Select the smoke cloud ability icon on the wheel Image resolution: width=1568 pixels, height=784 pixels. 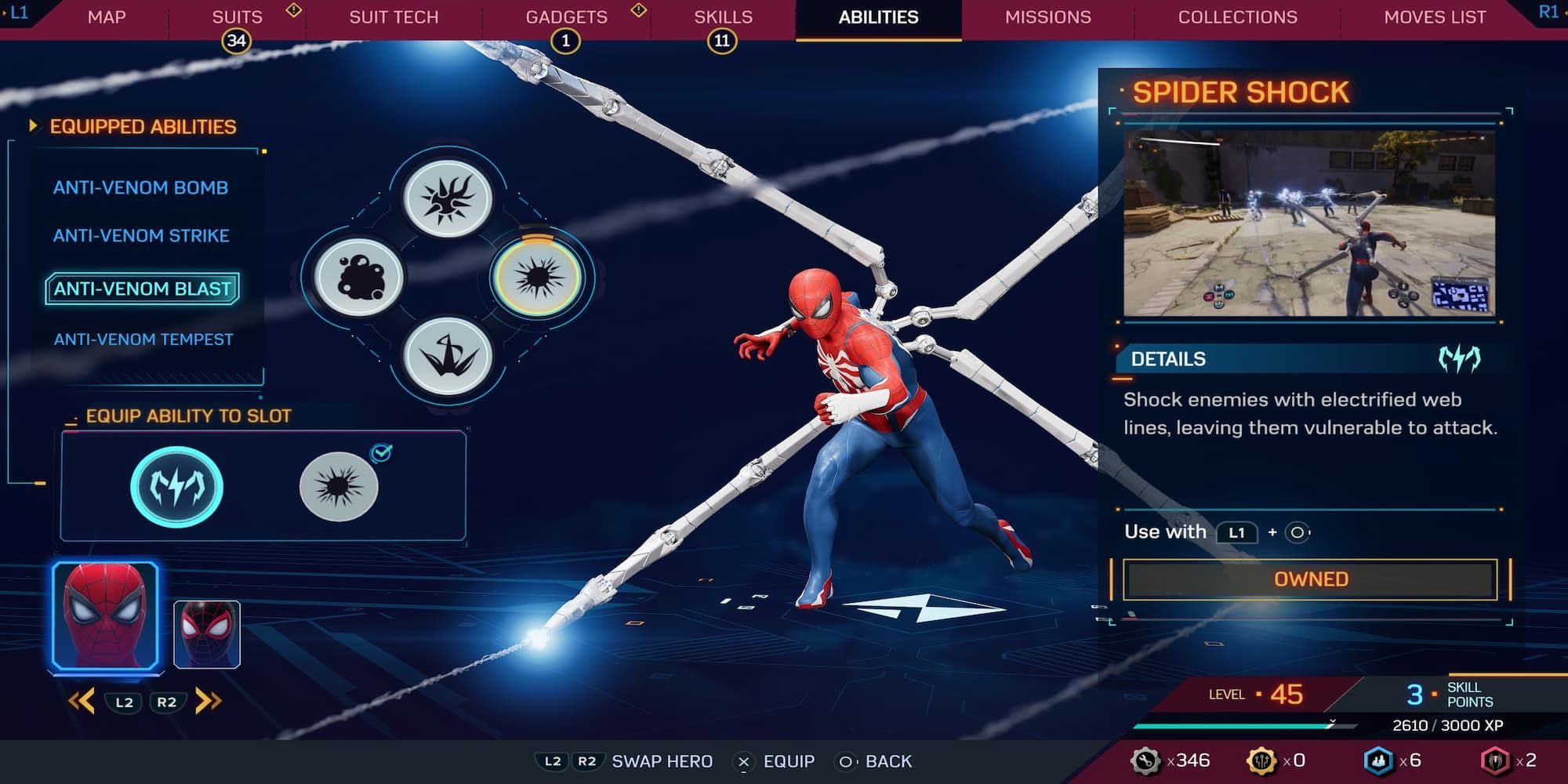[x=360, y=278]
